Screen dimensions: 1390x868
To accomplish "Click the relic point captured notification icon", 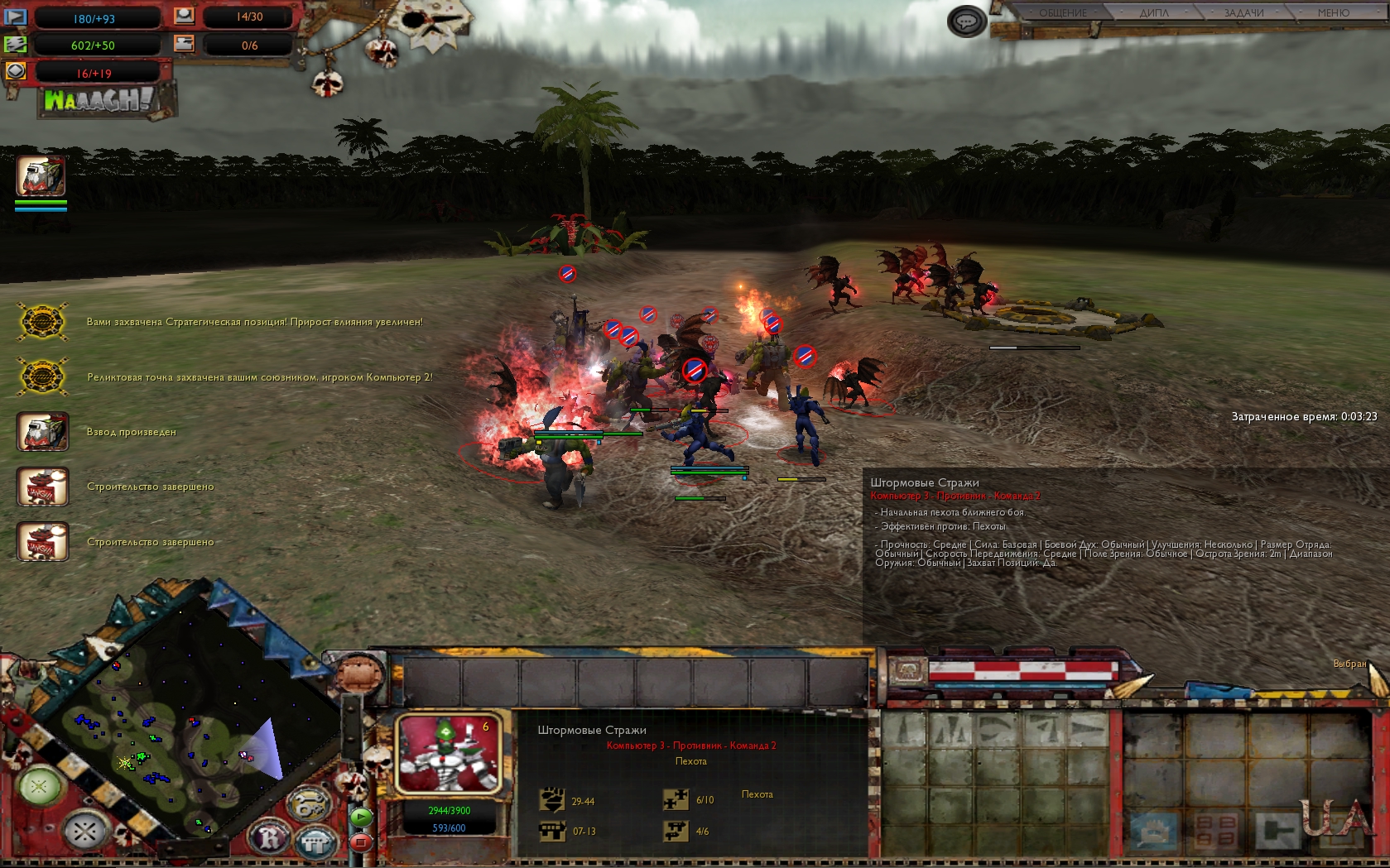I will pyautogui.click(x=42, y=377).
